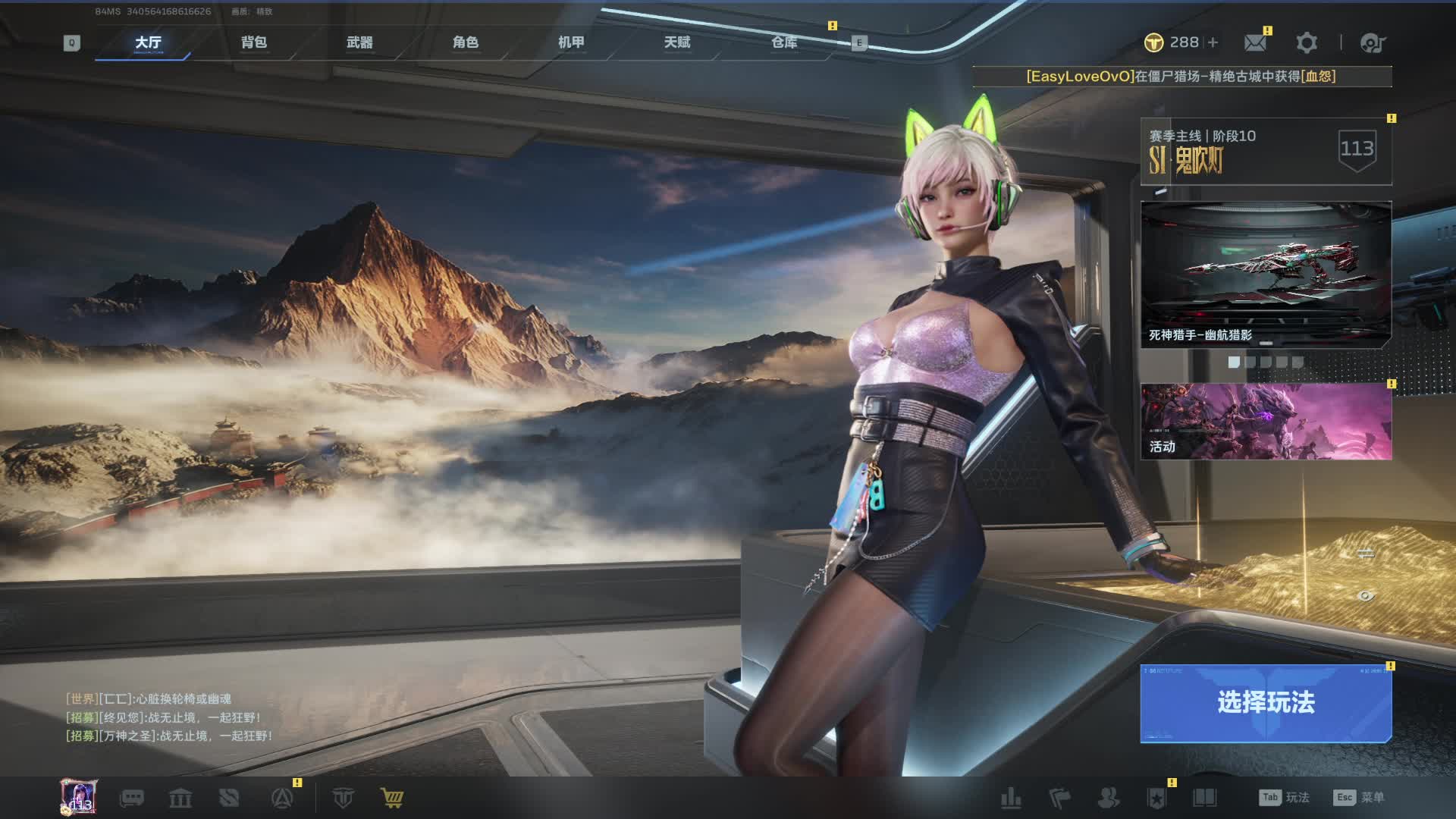The width and height of the screenshot is (1456, 819).
Task: Open the 背包 backpack tab
Action: click(254, 42)
